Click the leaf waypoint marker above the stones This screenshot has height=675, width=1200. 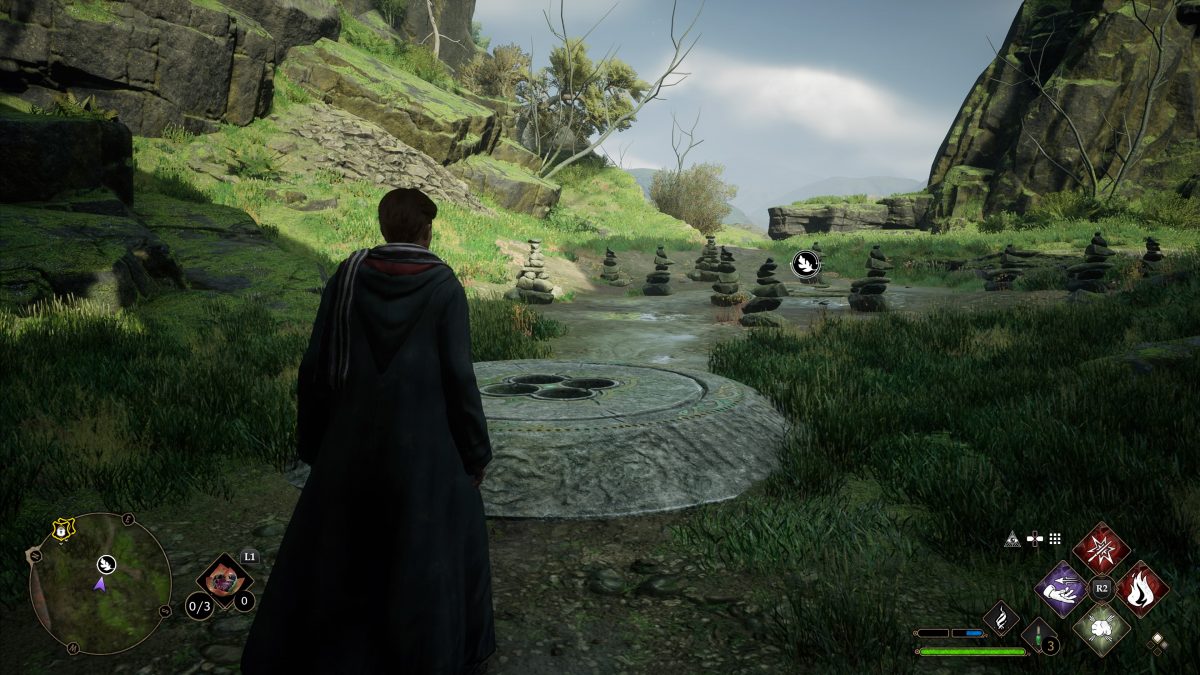pyautogui.click(x=806, y=263)
